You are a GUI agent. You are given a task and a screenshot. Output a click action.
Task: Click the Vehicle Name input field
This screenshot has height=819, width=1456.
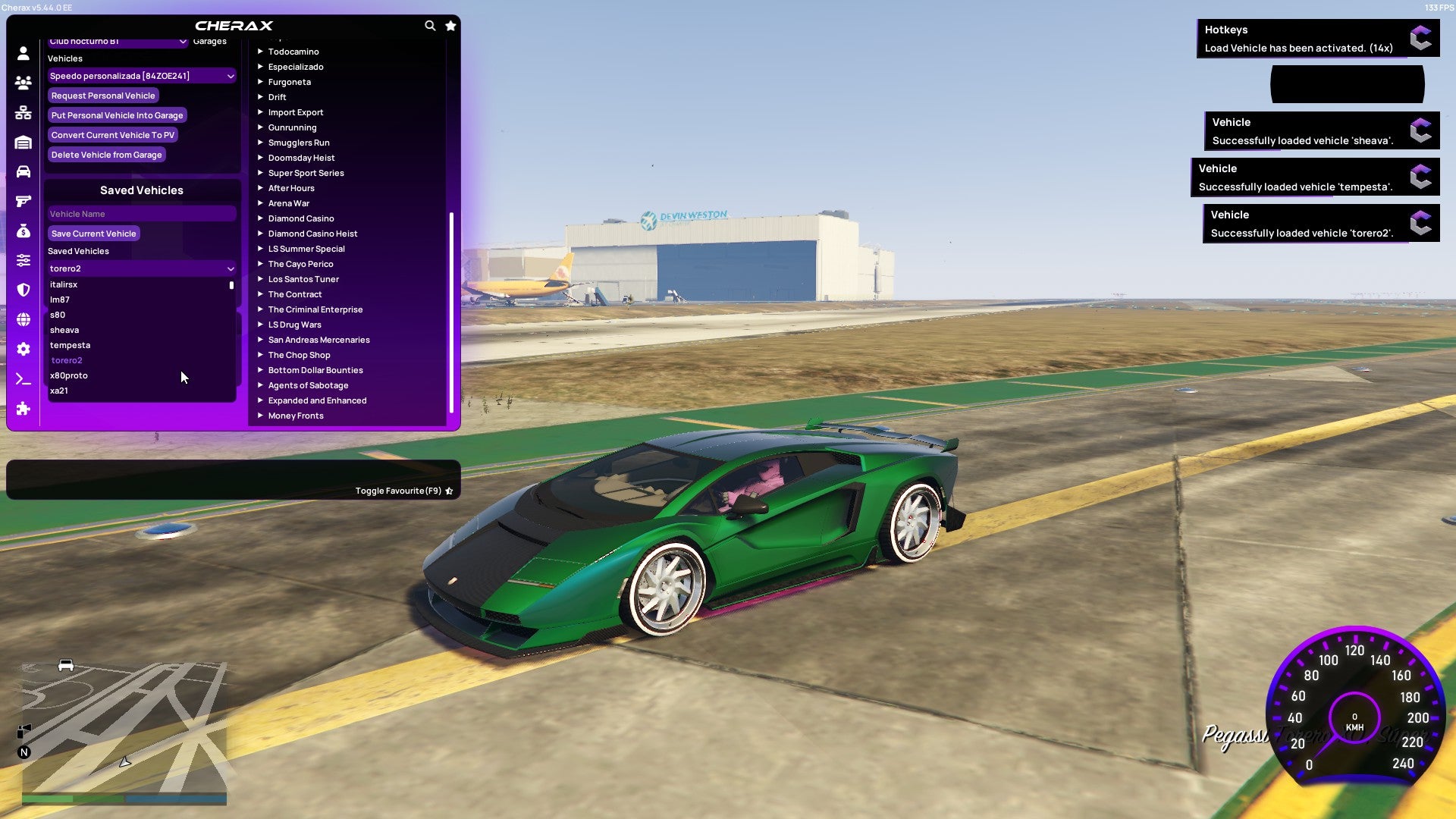click(141, 214)
